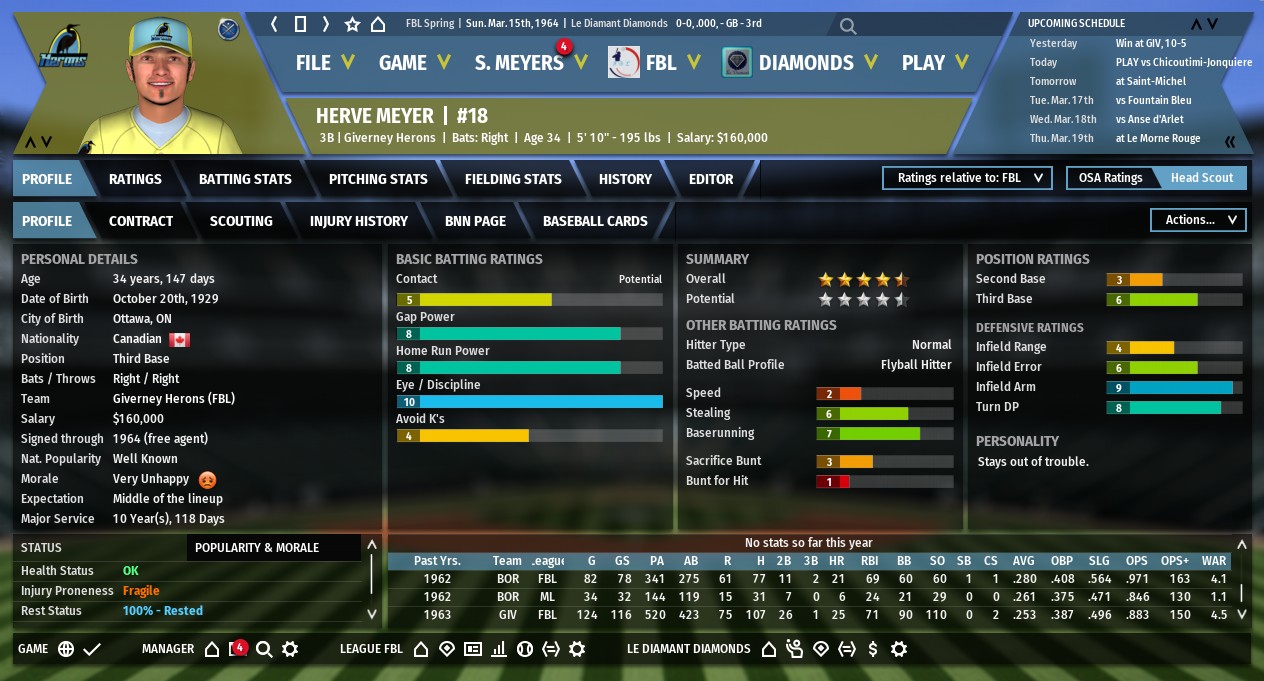Show the player History tab
1264x681 pixels.
coord(625,179)
